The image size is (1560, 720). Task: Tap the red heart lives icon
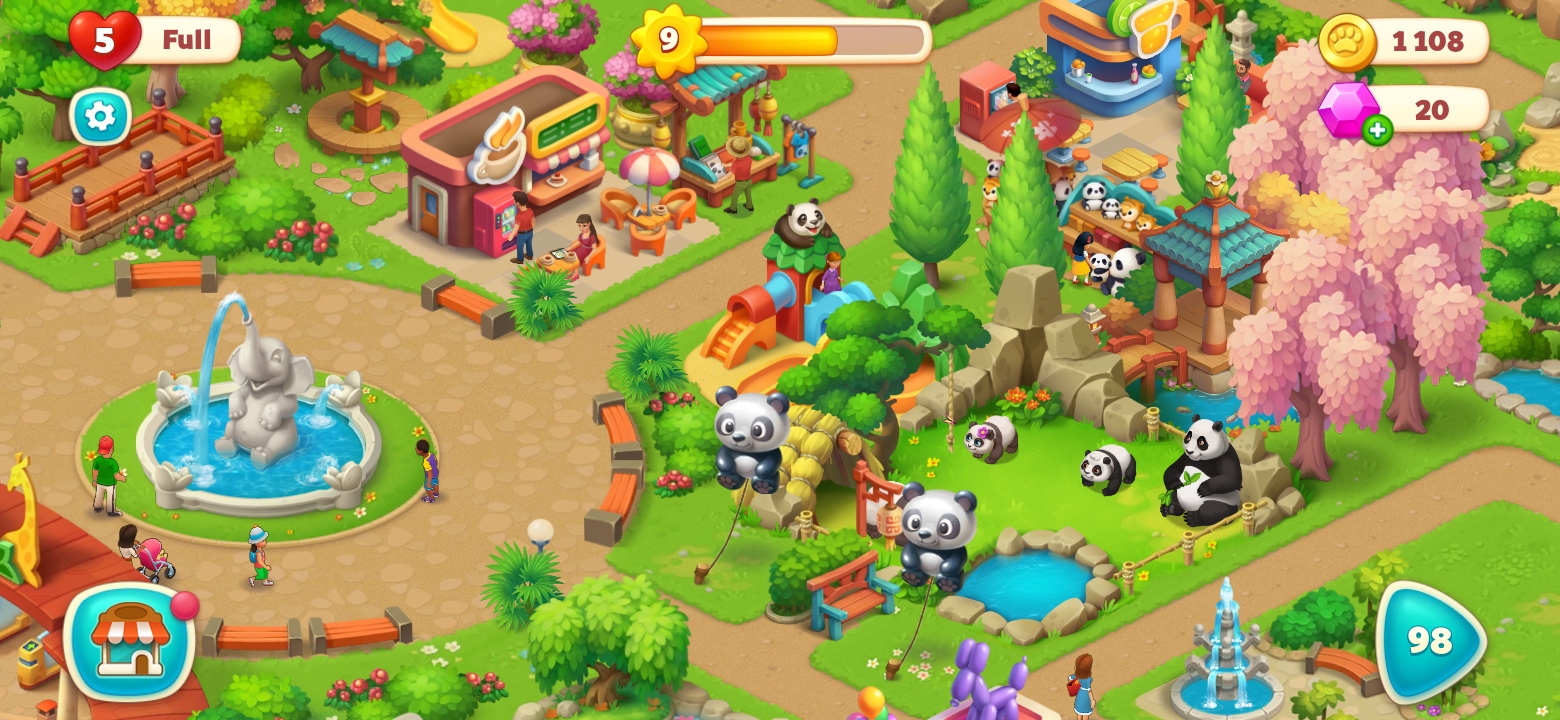tap(104, 40)
